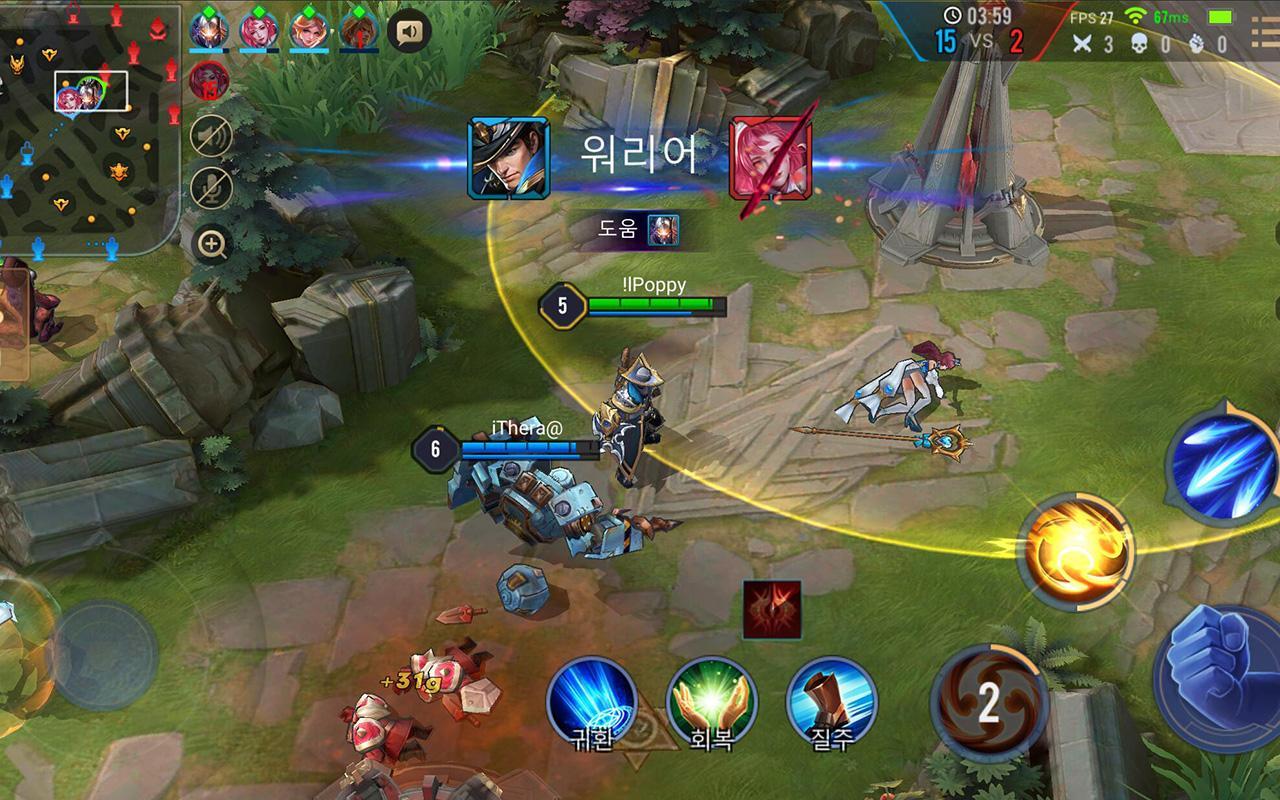This screenshot has width=1280, height=800.
Task: Tap the minimap magnifier zoom icon
Action: (x=211, y=243)
